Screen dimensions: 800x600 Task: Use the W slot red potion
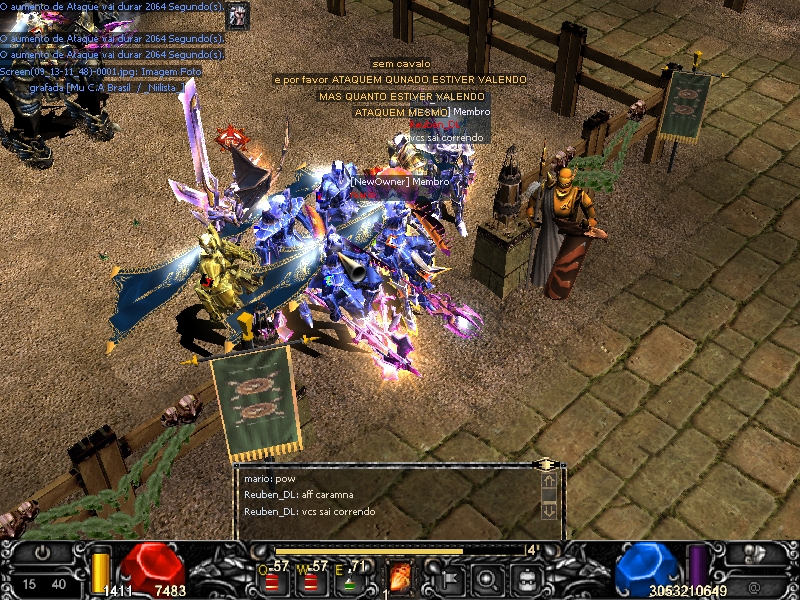click(312, 580)
